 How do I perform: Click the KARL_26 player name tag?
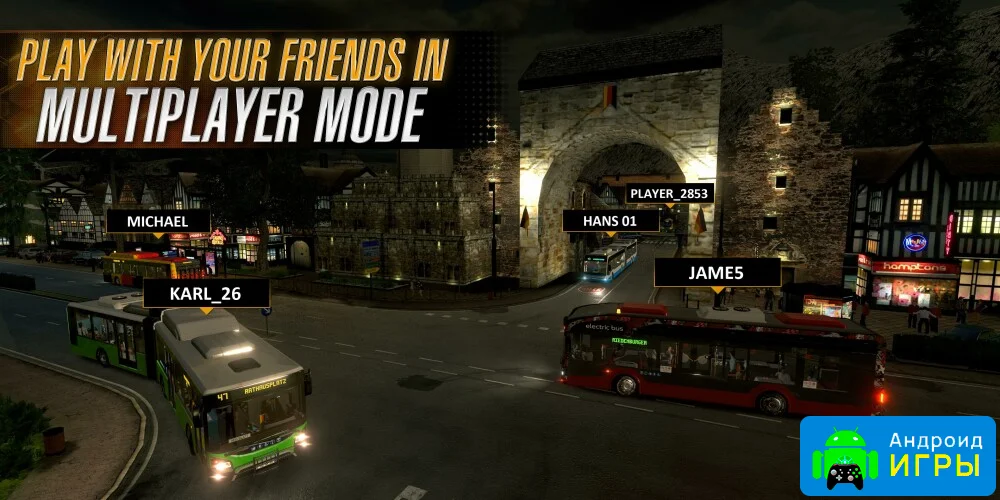[206, 293]
